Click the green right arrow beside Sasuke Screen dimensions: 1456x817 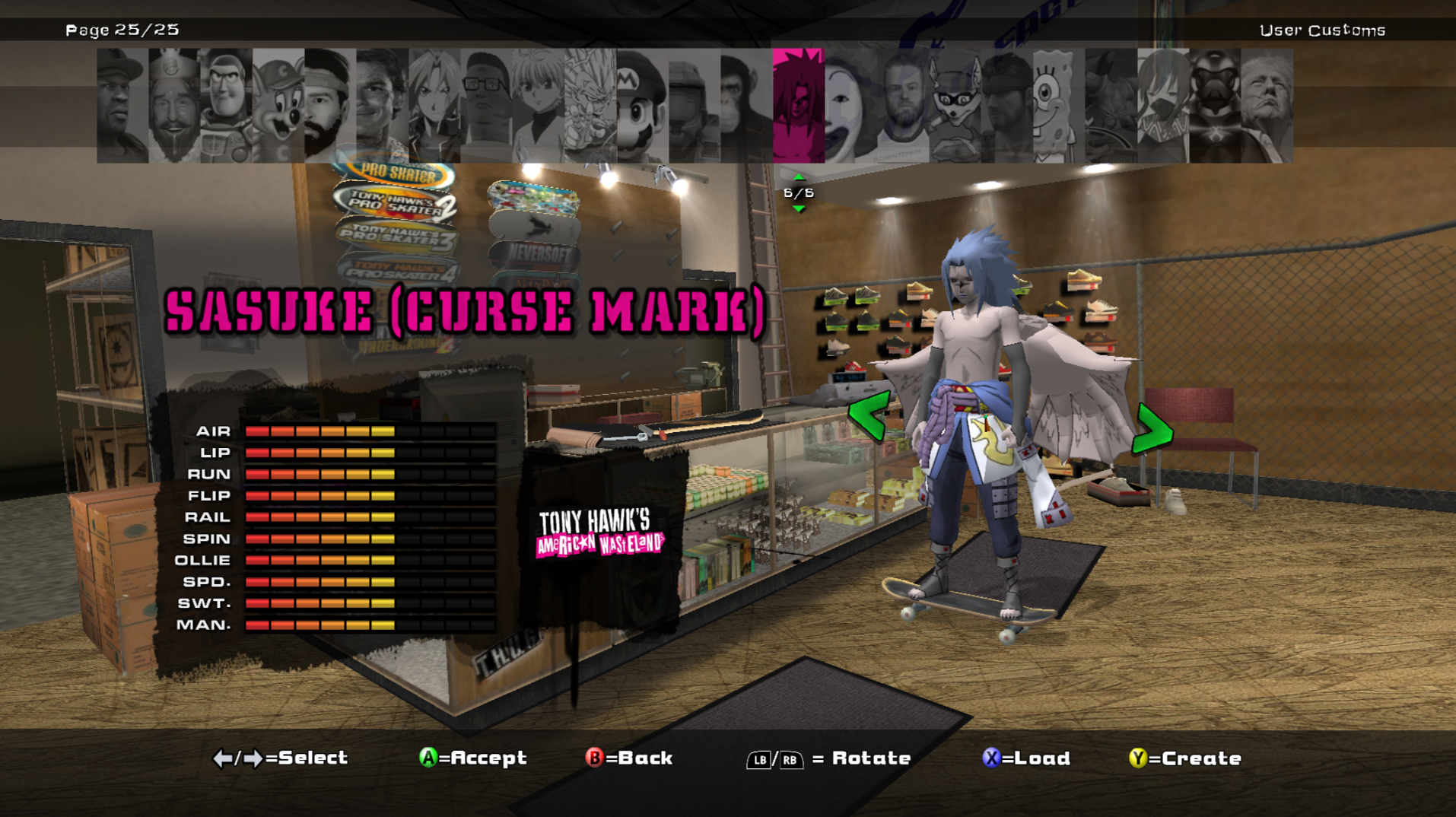tap(1152, 430)
